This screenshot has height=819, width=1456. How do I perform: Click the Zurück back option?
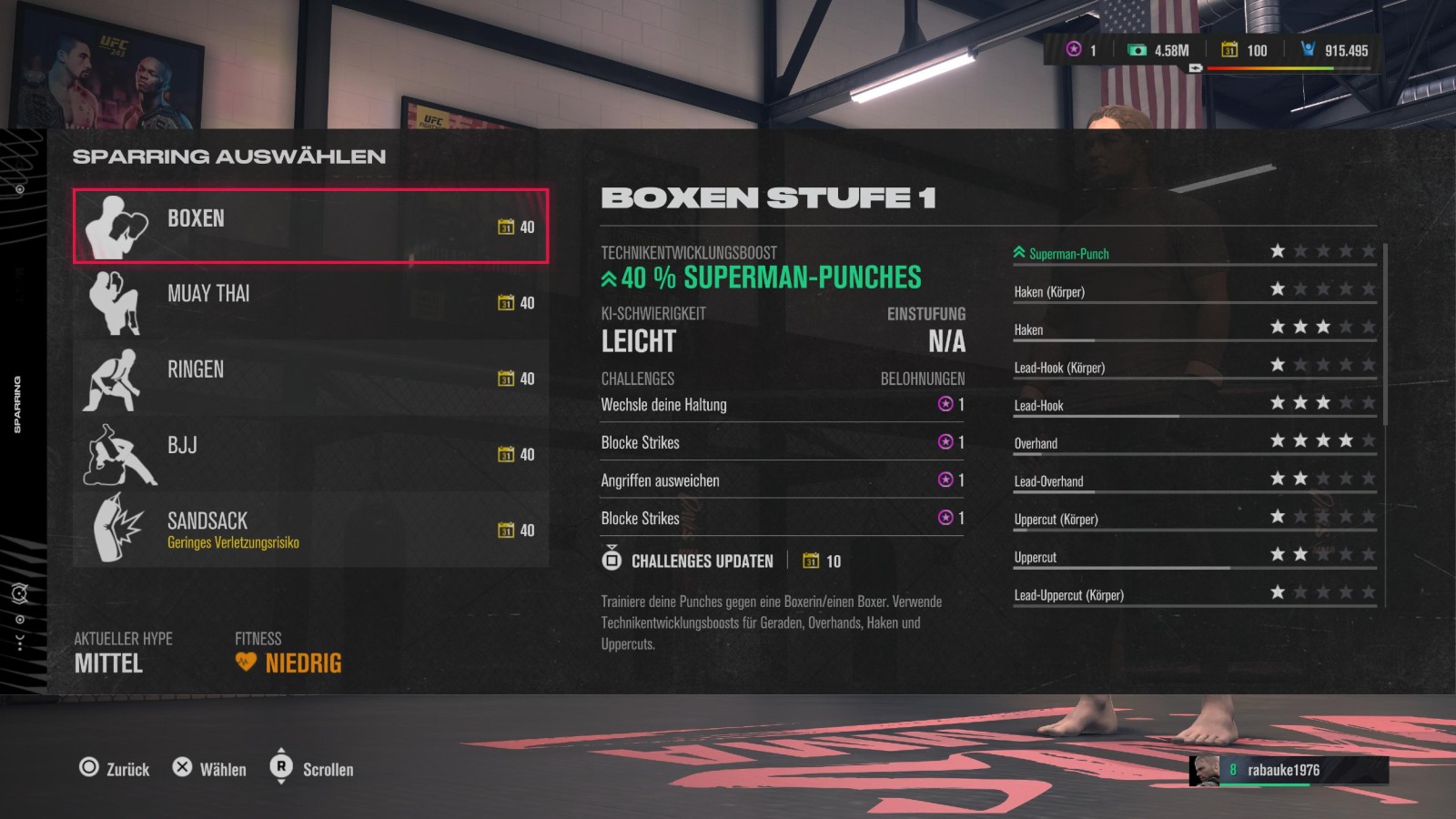115,769
